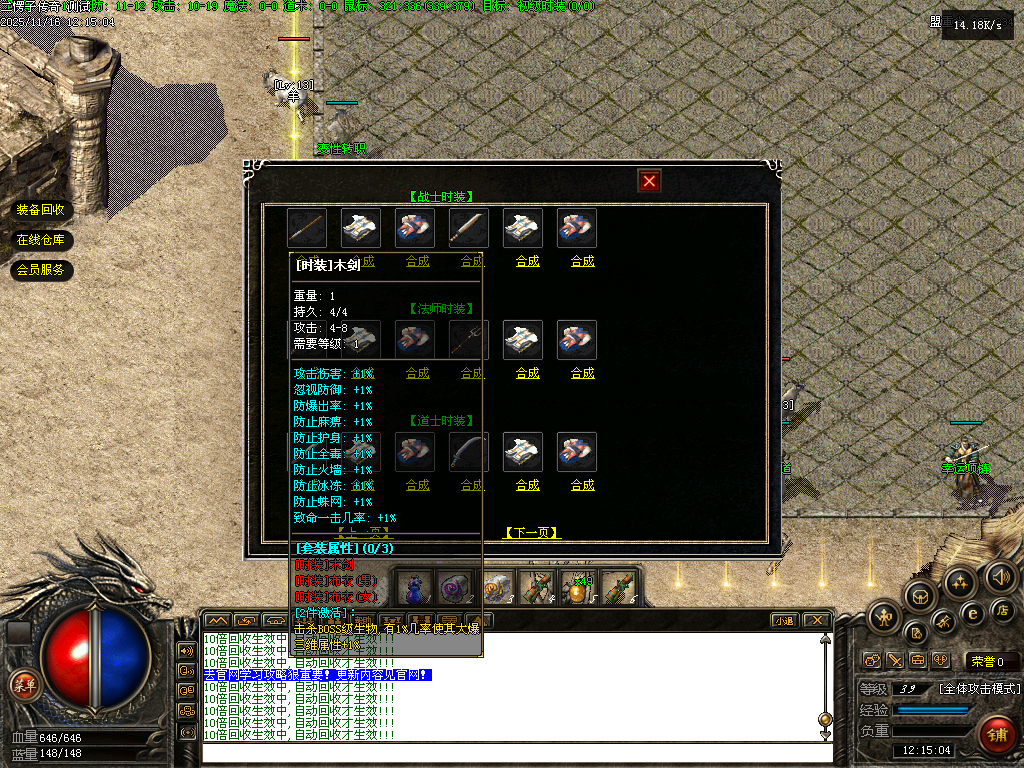
Task: Use the blue potion in hotbar slot 1
Action: [x=415, y=585]
